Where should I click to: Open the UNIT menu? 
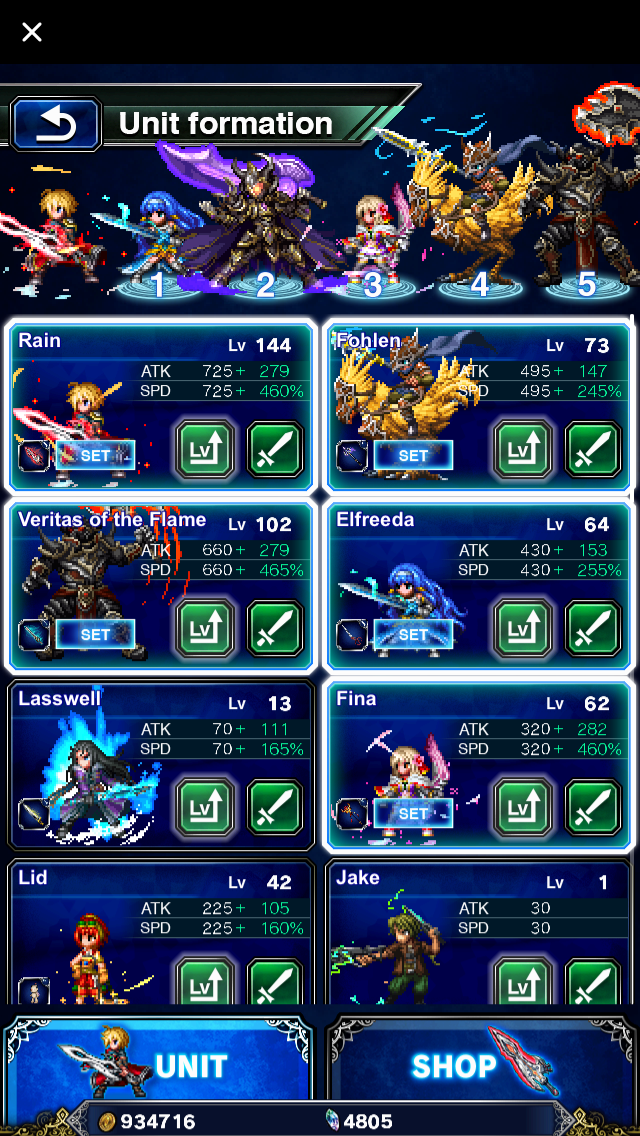160,1065
